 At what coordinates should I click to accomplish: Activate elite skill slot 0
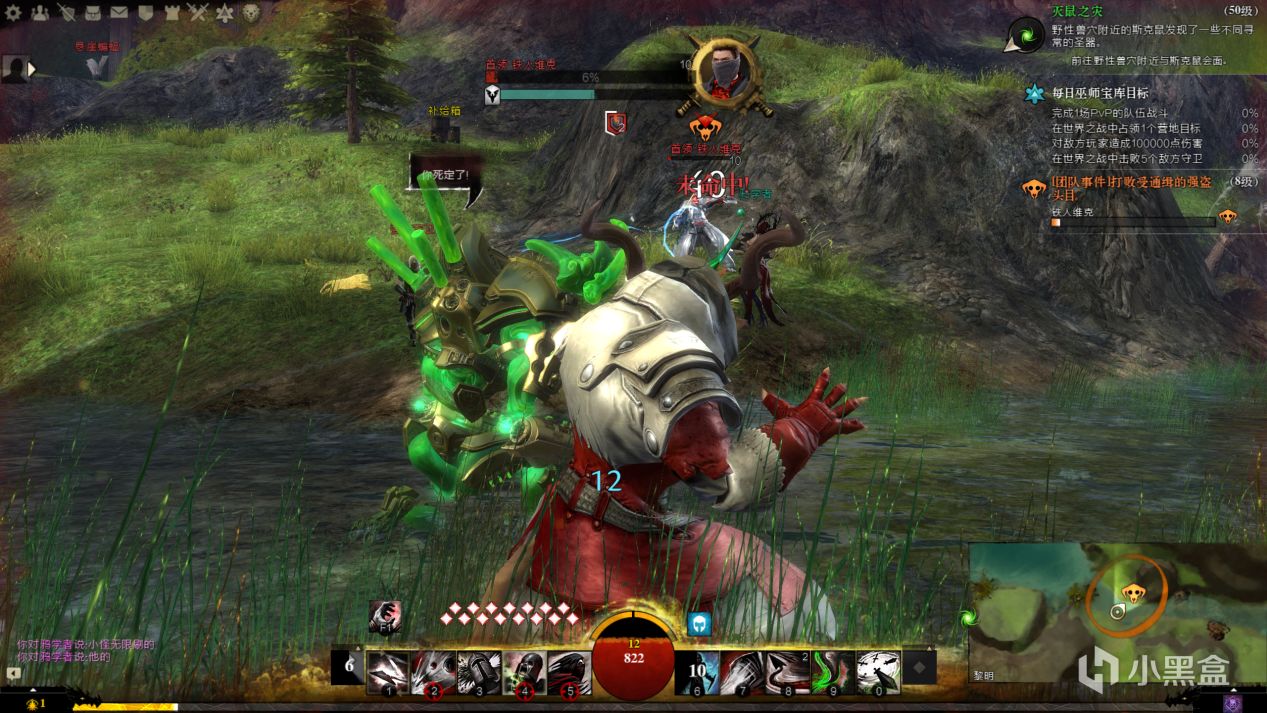879,672
